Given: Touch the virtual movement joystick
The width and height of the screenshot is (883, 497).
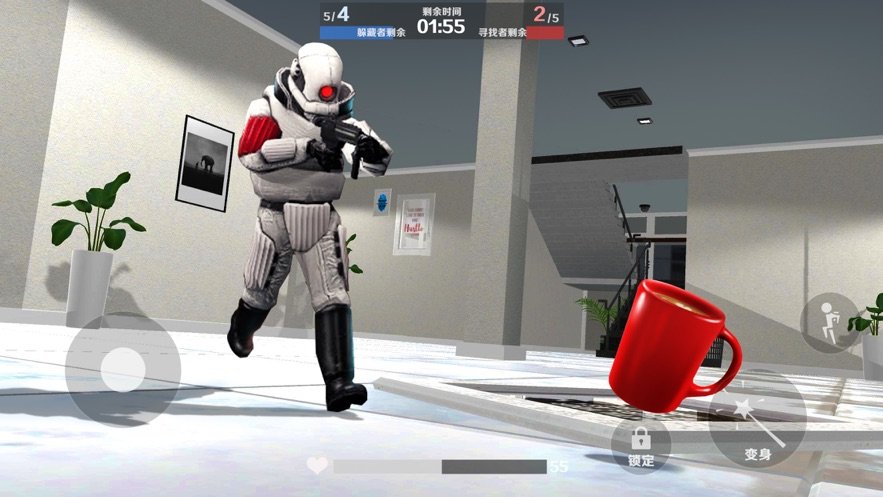Looking at the screenshot, I should [x=122, y=368].
